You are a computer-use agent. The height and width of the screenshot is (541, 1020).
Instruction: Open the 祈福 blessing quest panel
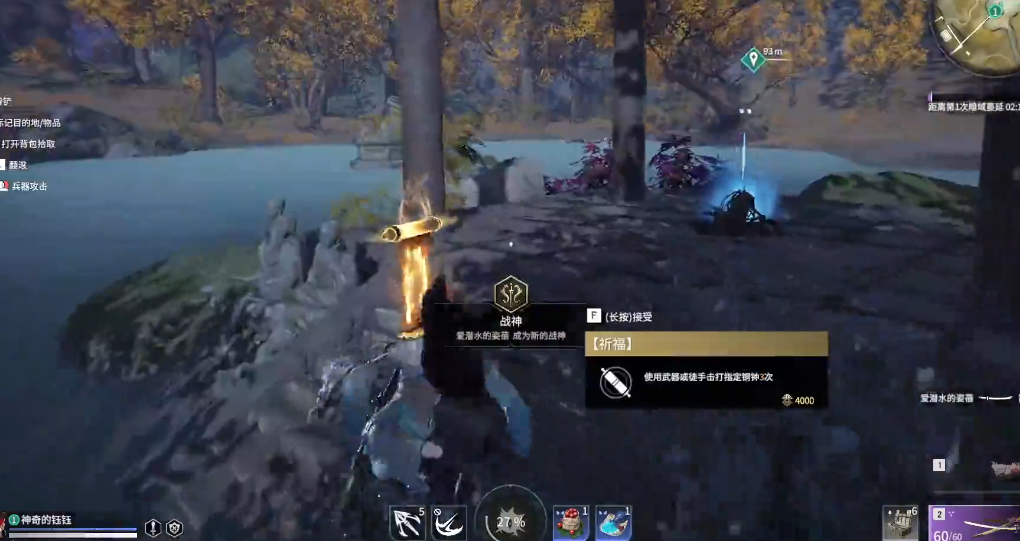click(x=706, y=344)
